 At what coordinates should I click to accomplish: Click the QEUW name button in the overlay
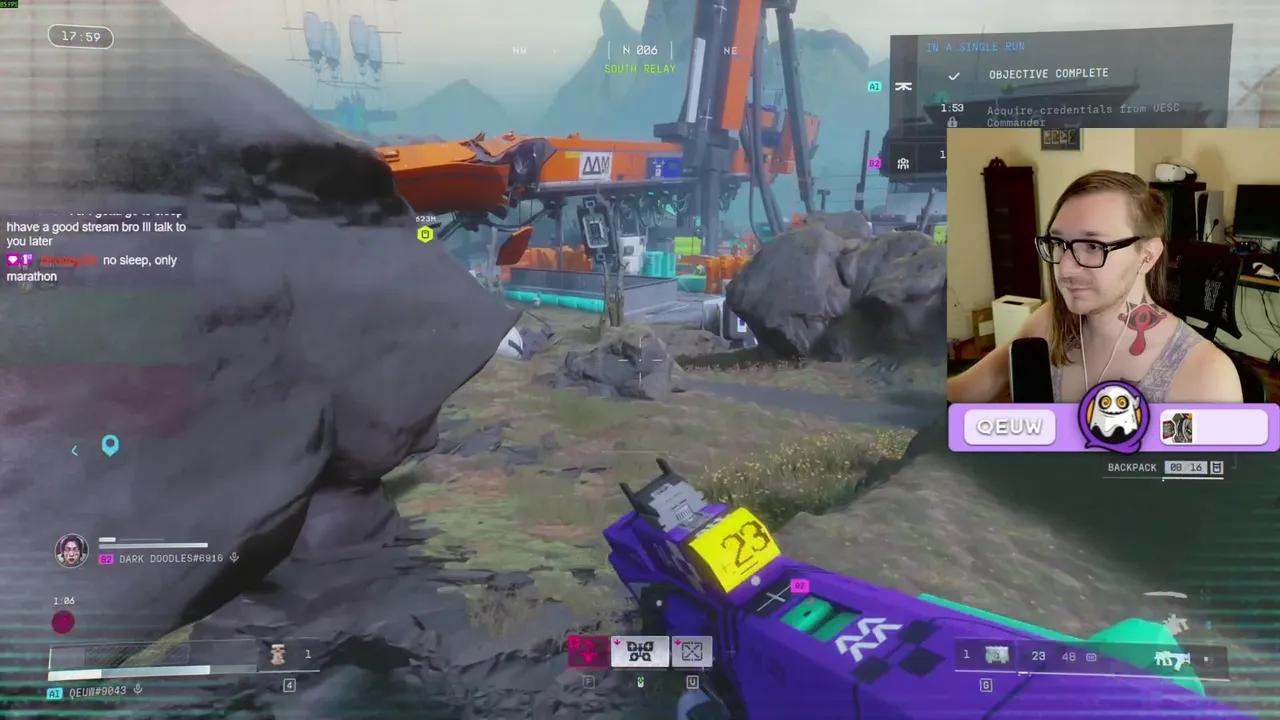point(1009,427)
